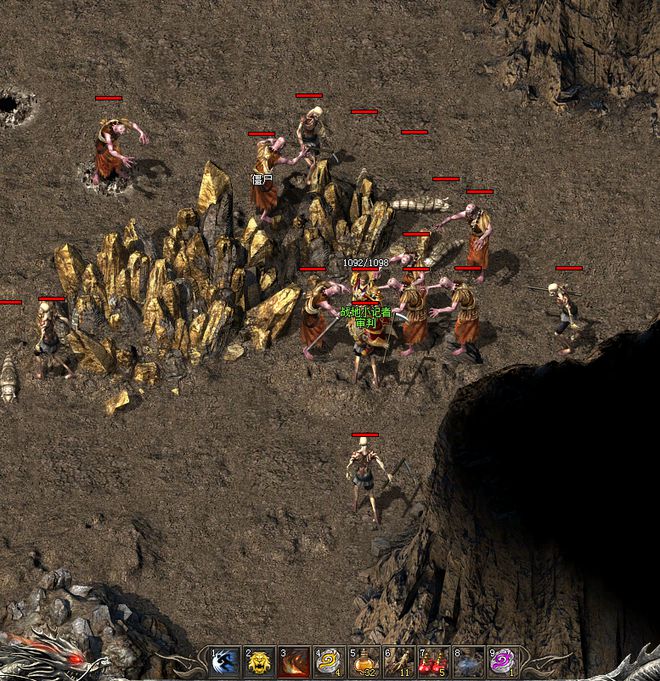
Task: Cast the fire slash skill in slot 3
Action: (x=295, y=662)
